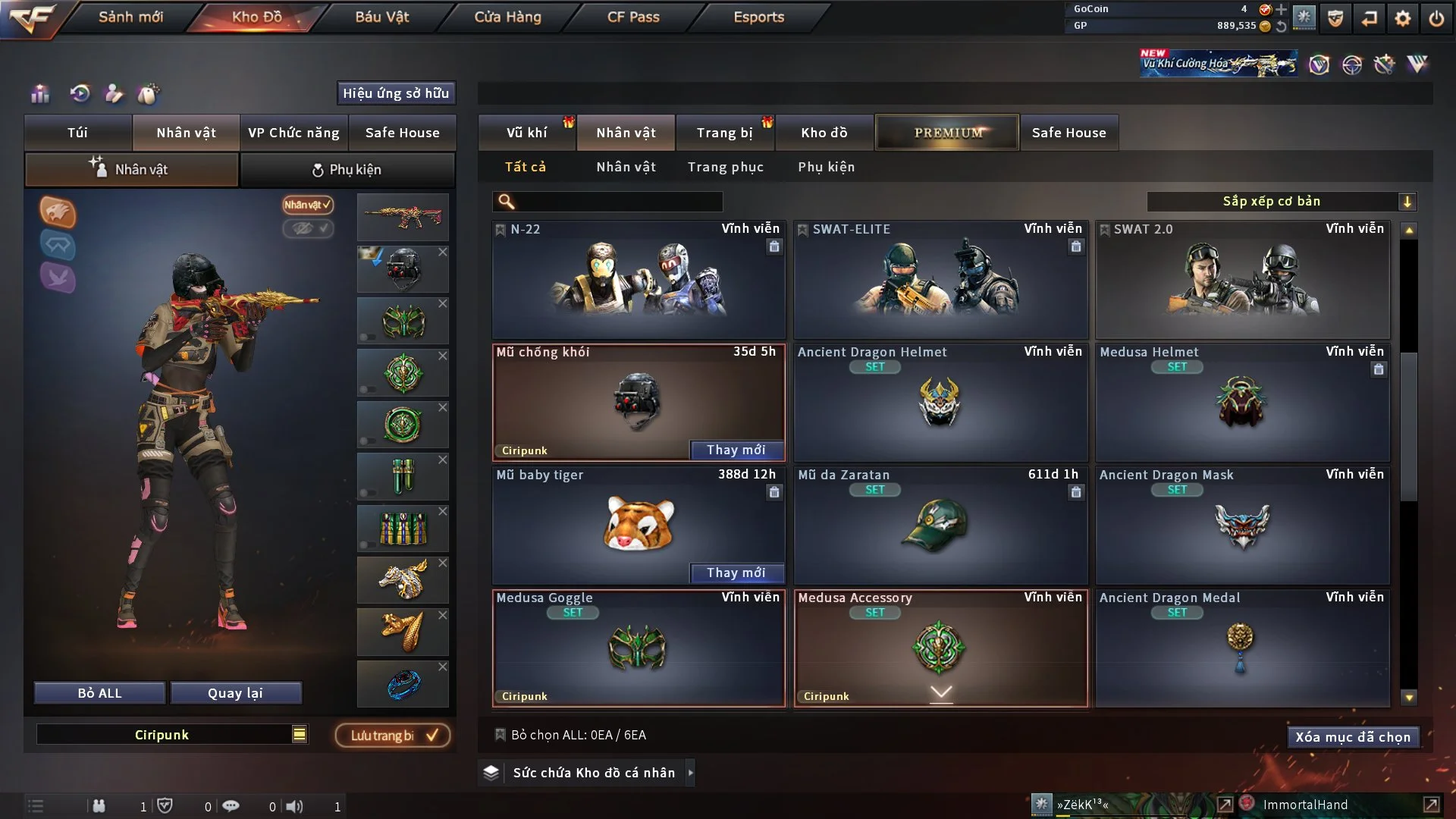Viewport: 1456px width, 819px height.
Task: Renew the Mũ baby tiger with Thay mới
Action: click(x=736, y=573)
